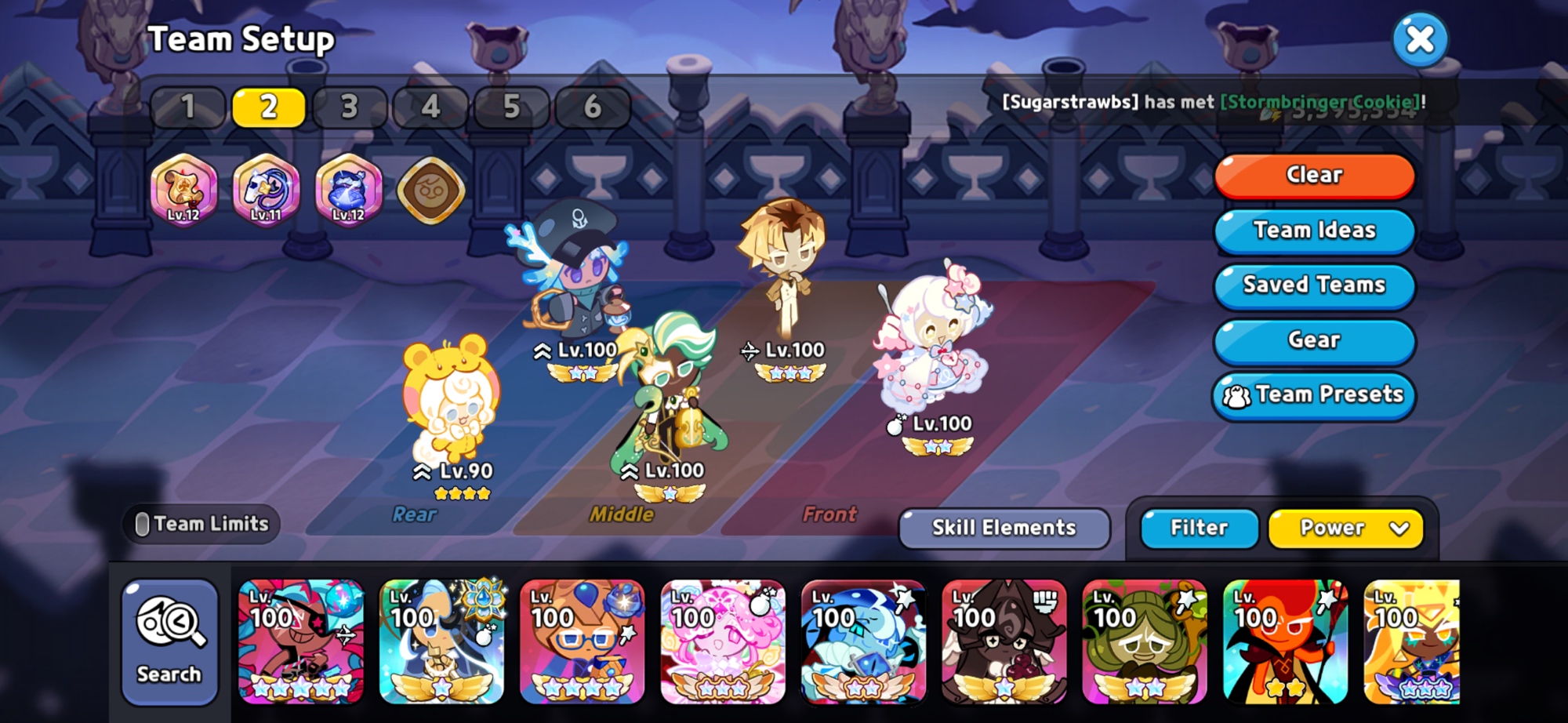Viewport: 1568px width, 723px height.
Task: Choose the pink-haired cookie card
Action: click(723, 641)
